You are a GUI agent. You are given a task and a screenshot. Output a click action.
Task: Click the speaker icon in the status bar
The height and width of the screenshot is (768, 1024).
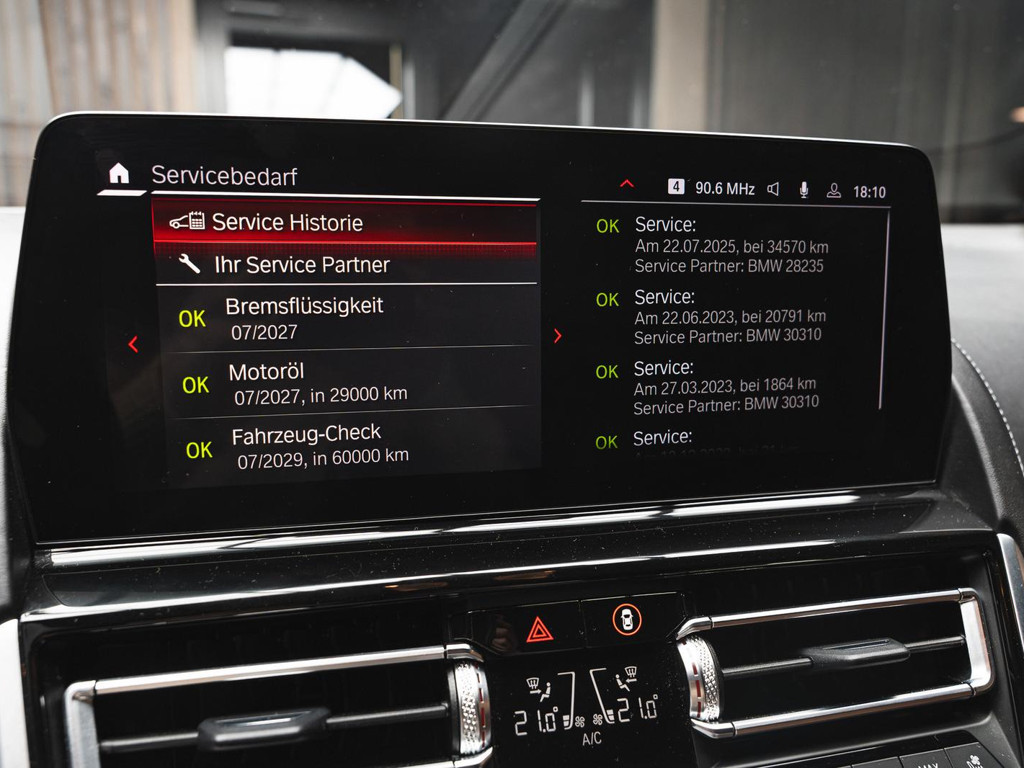tap(773, 189)
